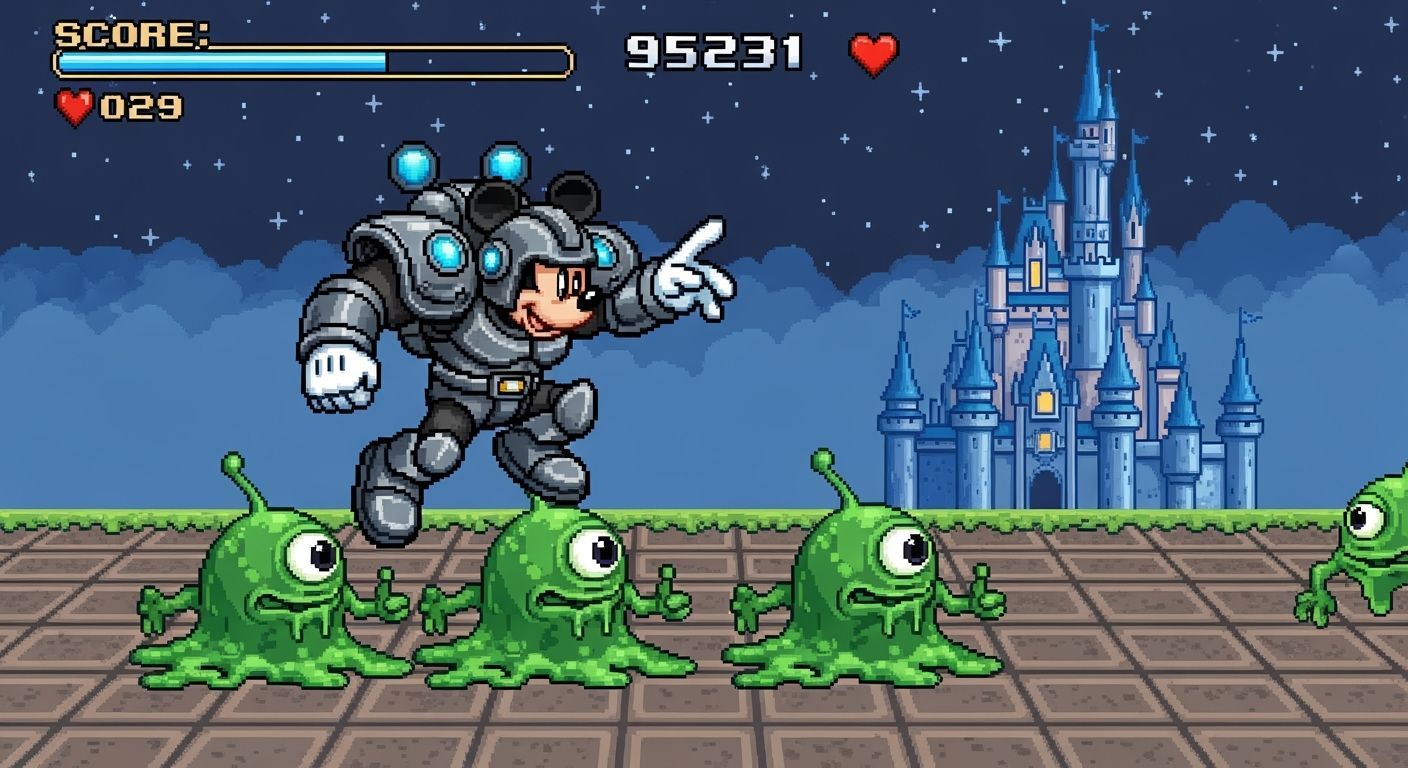
Task: Expand the SCORE label header
Action: click(131, 36)
